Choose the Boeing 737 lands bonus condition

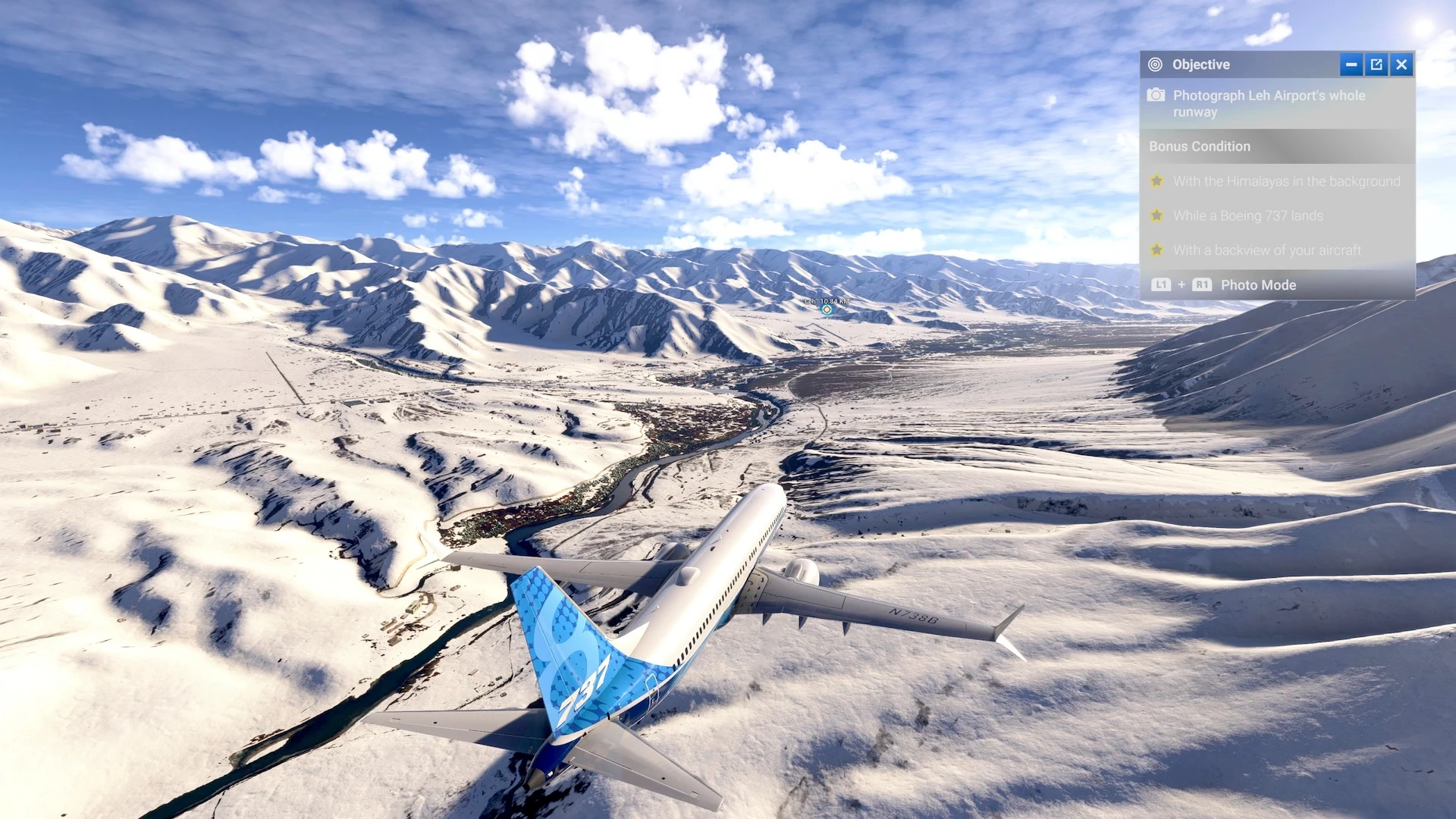pyautogui.click(x=1247, y=215)
